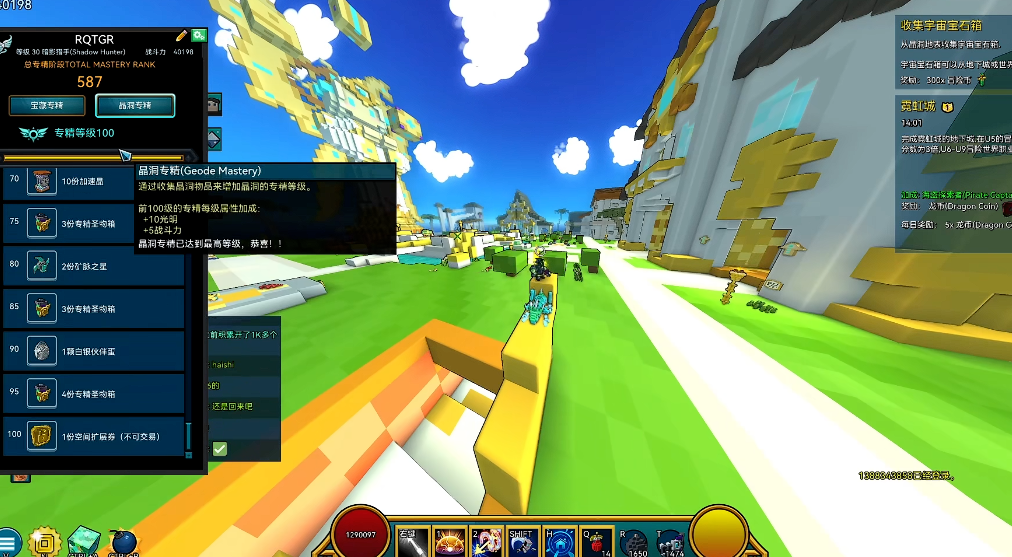The width and height of the screenshot is (1012, 557).
Task: Open the blue round menu button
Action: tap(9, 542)
